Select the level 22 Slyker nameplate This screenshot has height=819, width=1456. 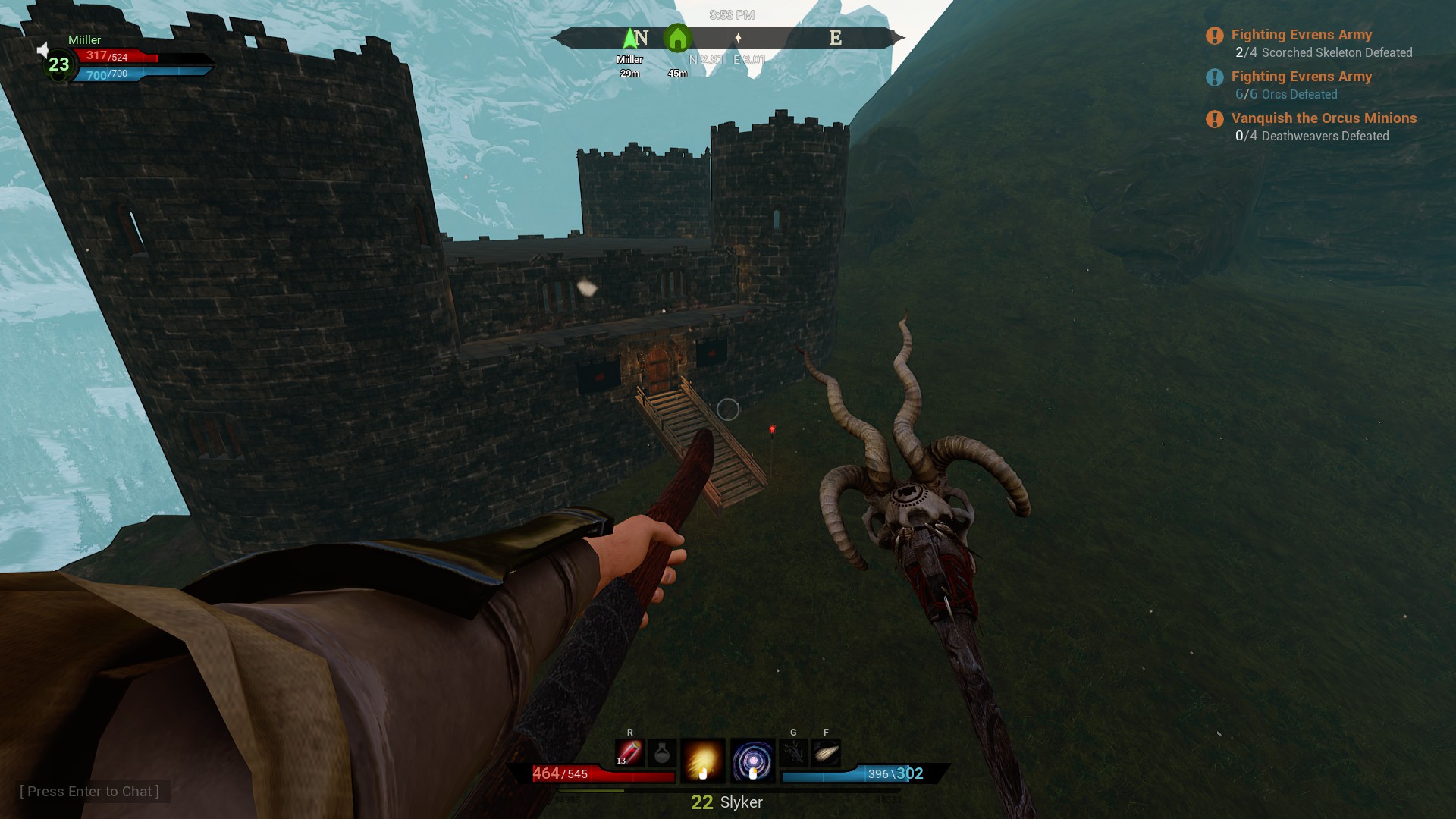pyautogui.click(x=725, y=802)
